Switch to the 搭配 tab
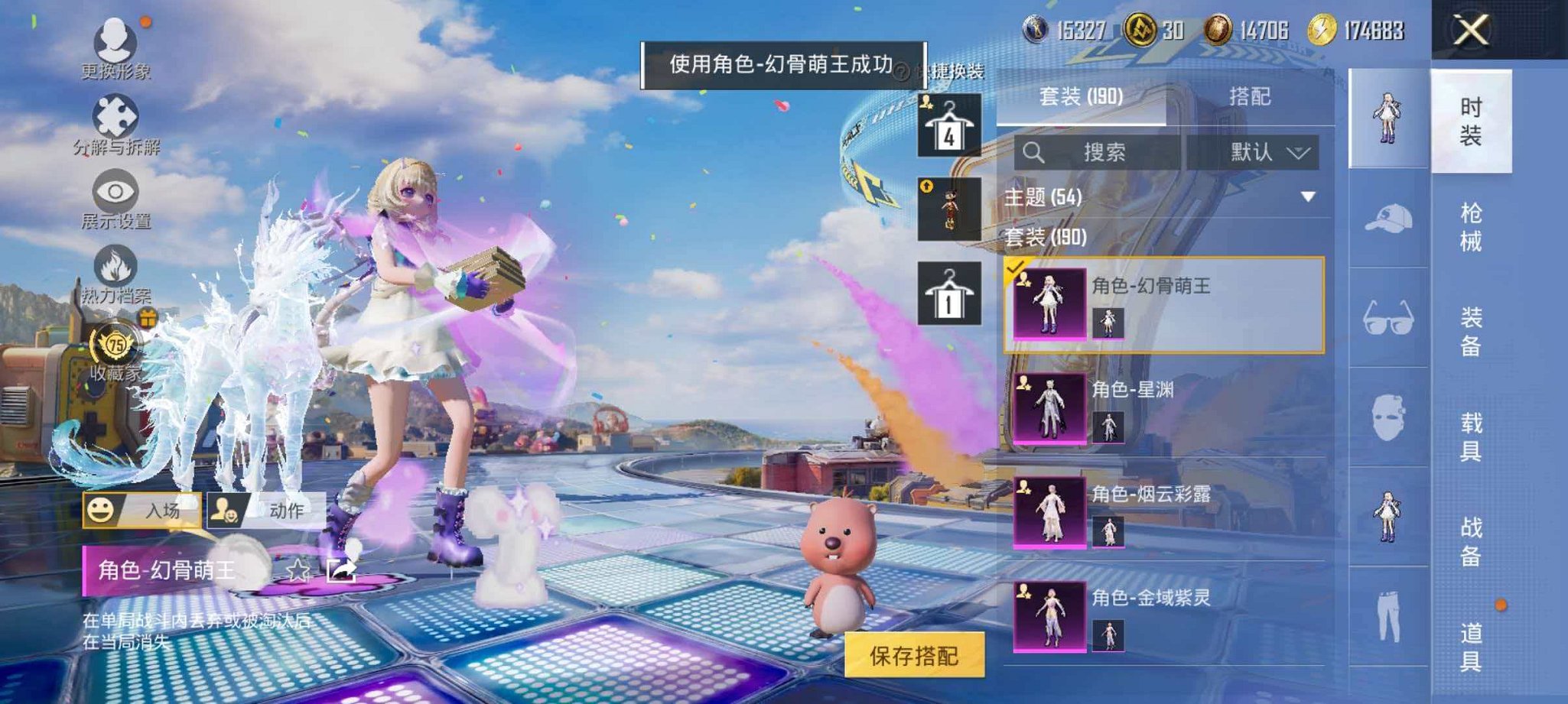The width and height of the screenshot is (1568, 704). point(1251,96)
